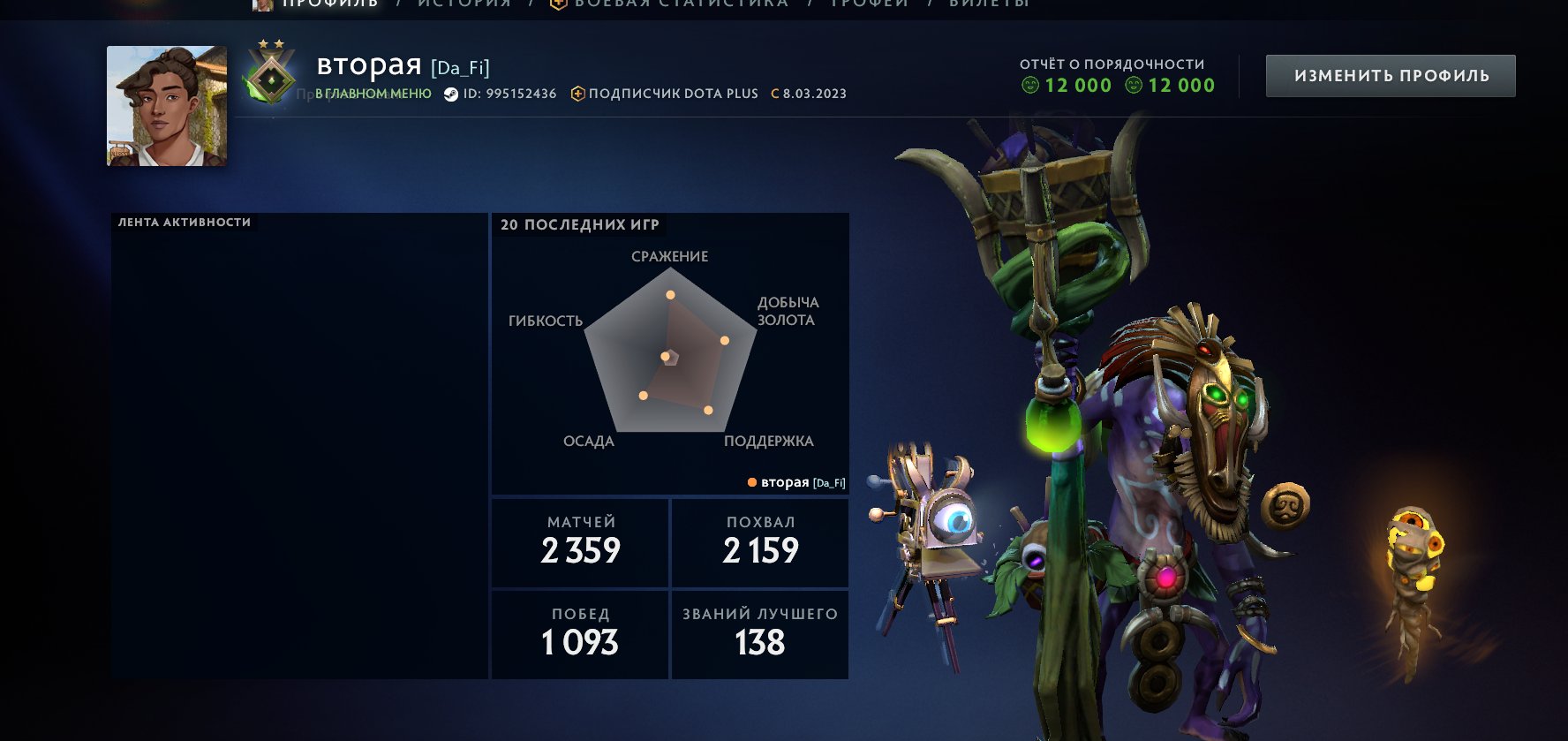Open the 20 ПОСЛЕДНИХ ИГР selector
This screenshot has height=741, width=1568.
tap(578, 225)
